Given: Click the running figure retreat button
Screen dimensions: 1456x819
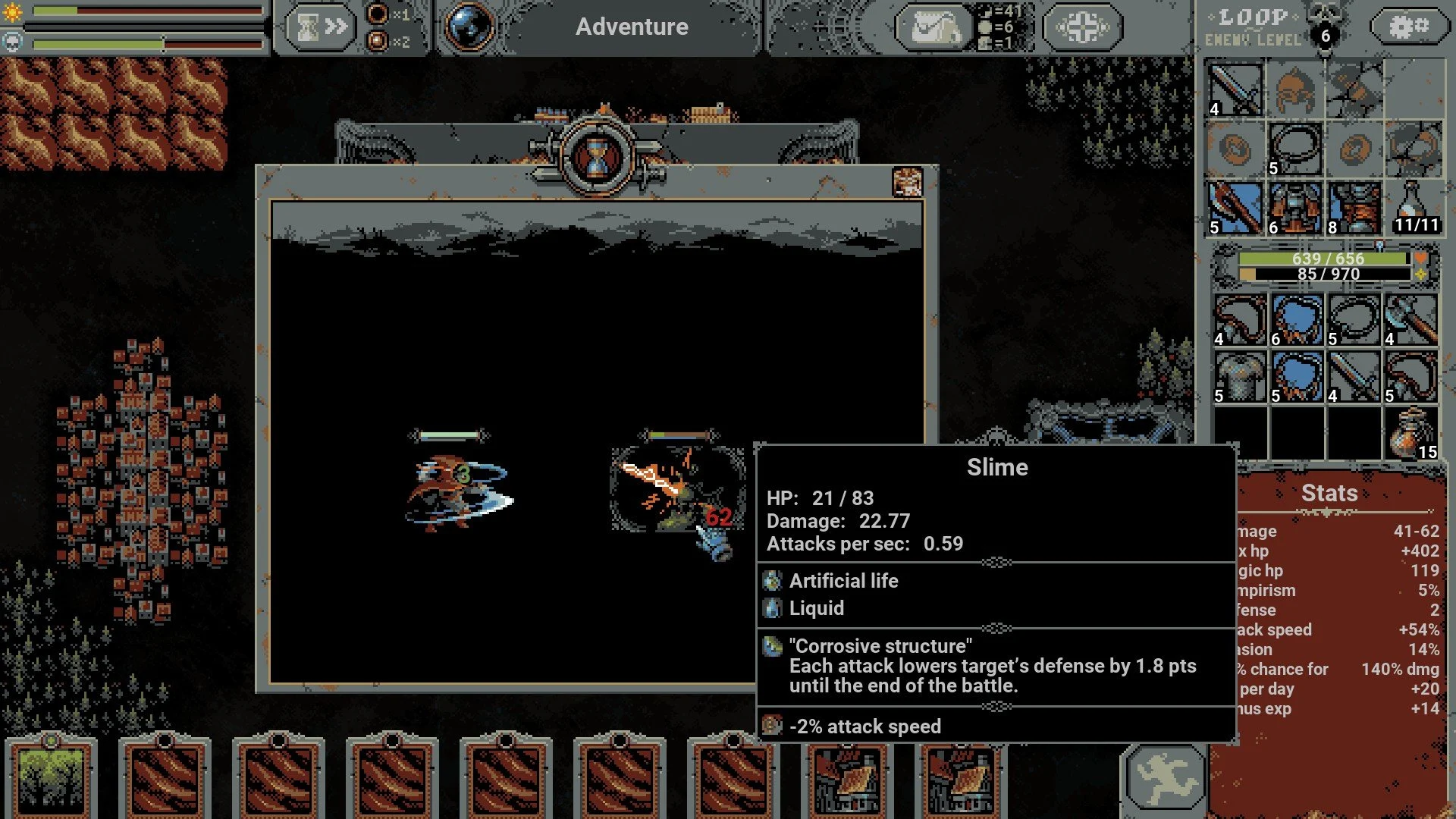Looking at the screenshot, I should click(1166, 778).
